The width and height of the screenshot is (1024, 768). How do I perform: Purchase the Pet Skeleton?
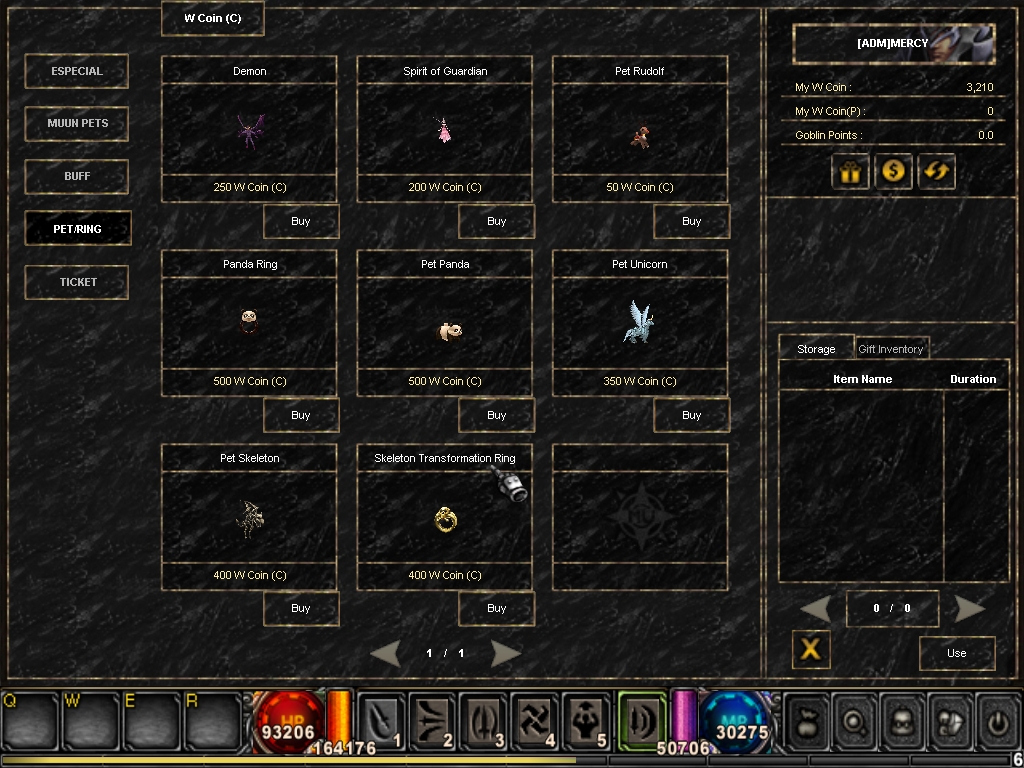[300, 608]
